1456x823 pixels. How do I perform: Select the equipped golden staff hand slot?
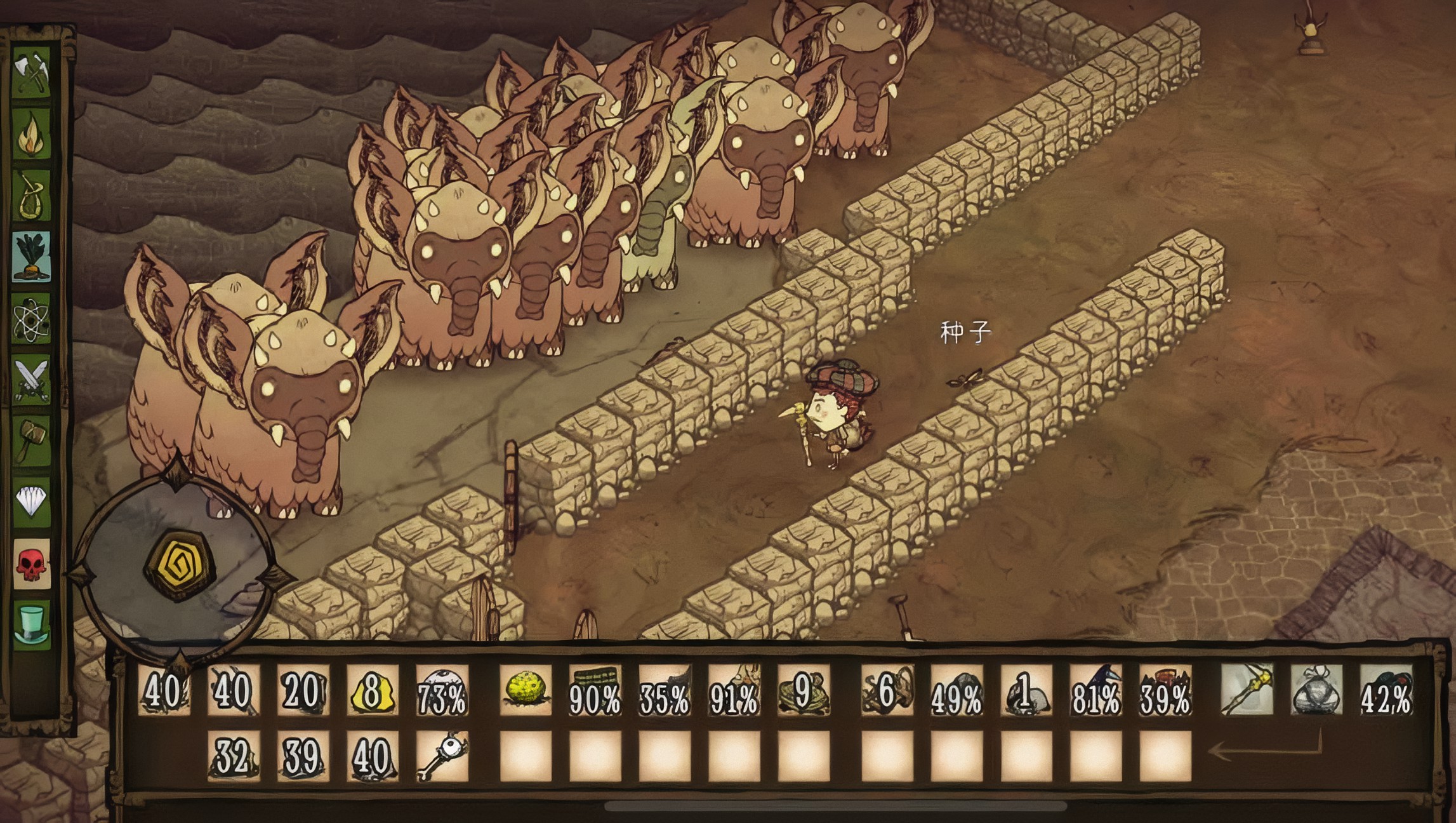pyautogui.click(x=1247, y=690)
